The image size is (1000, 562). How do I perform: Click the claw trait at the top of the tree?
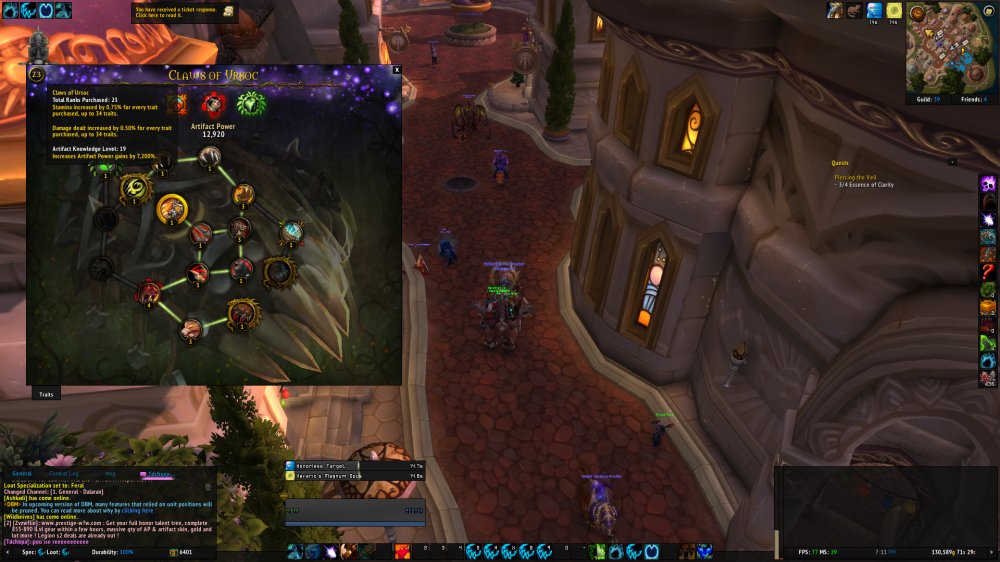pyautogui.click(x=209, y=156)
